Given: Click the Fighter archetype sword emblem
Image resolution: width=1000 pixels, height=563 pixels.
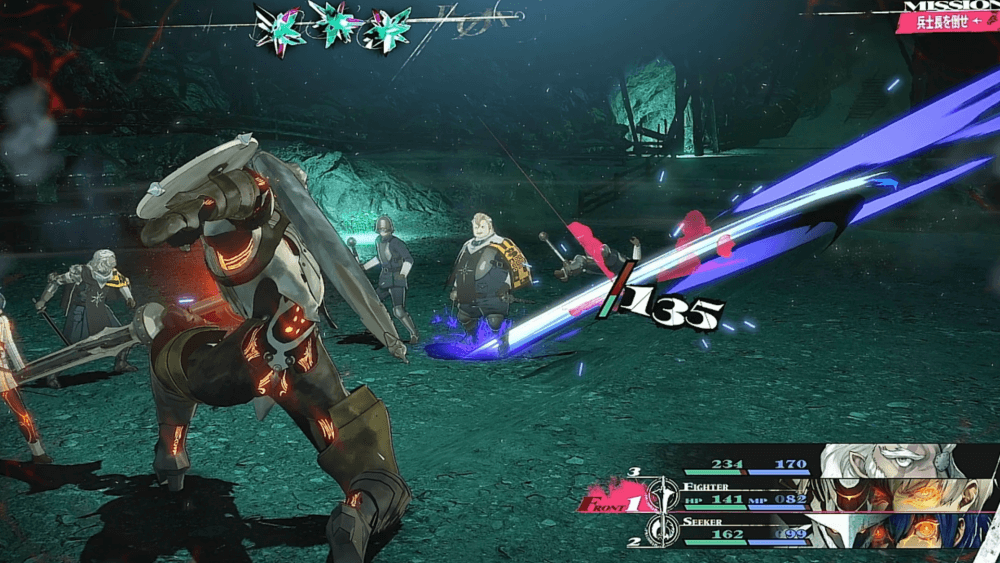Looking at the screenshot, I should click(664, 495).
